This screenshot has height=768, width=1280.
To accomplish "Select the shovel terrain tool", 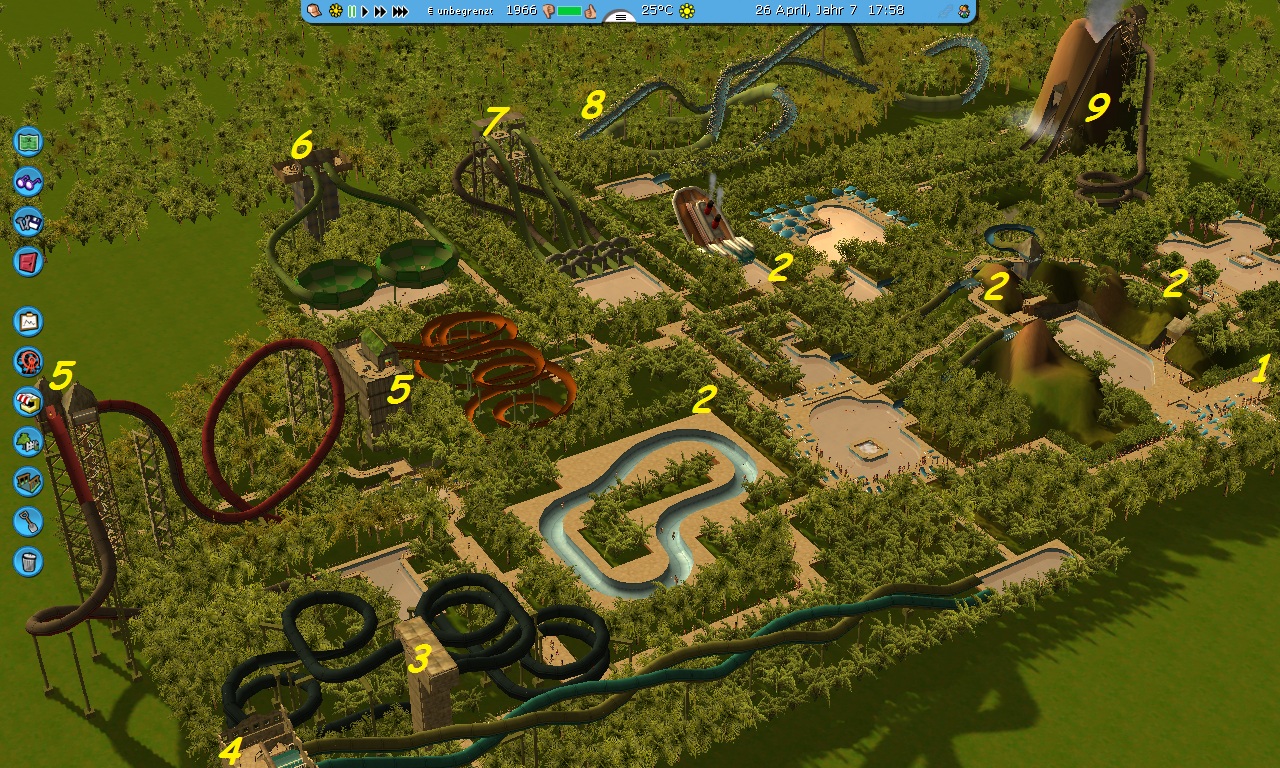I will 28,521.
